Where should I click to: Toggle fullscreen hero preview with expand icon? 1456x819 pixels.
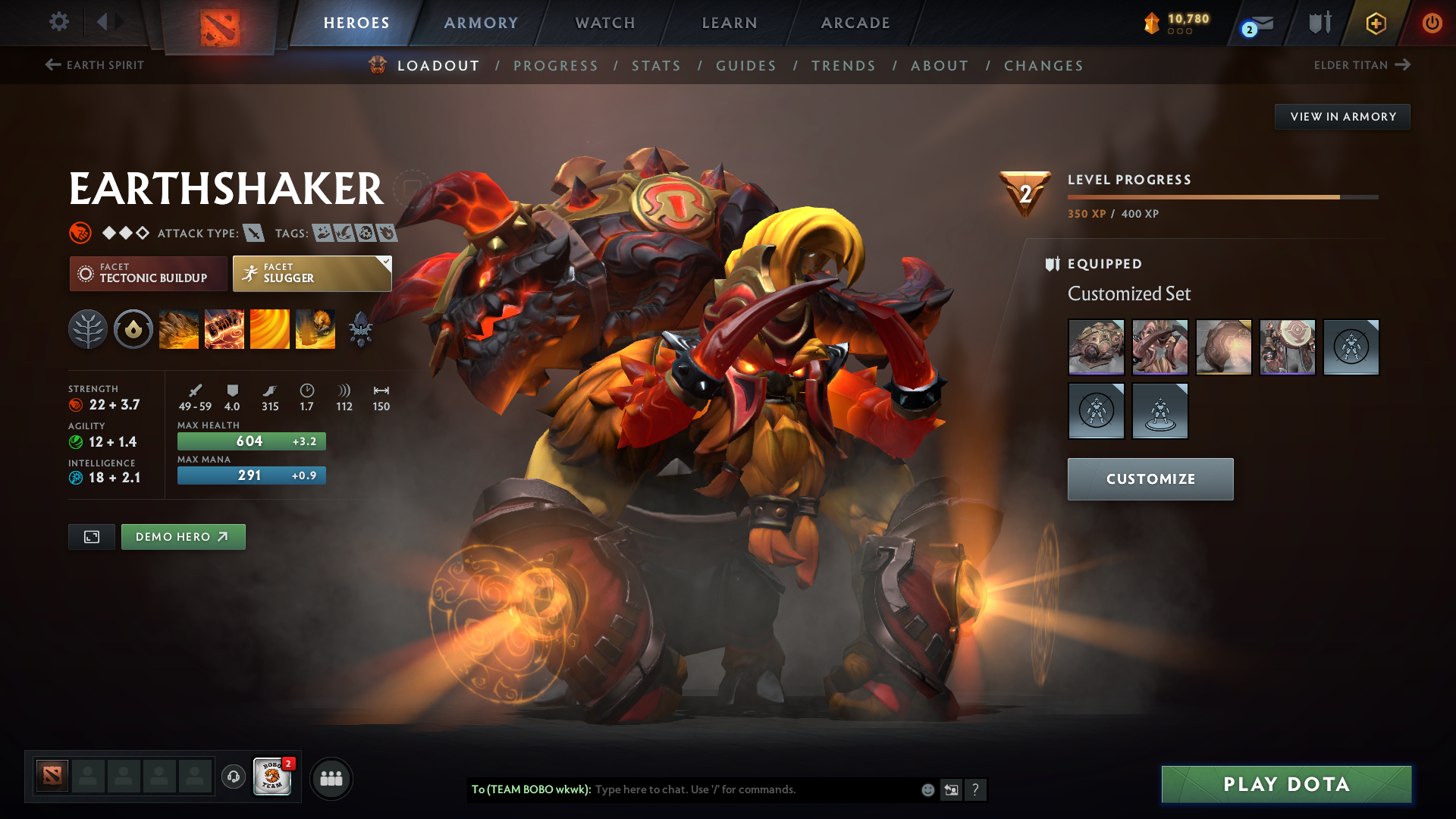[91, 536]
